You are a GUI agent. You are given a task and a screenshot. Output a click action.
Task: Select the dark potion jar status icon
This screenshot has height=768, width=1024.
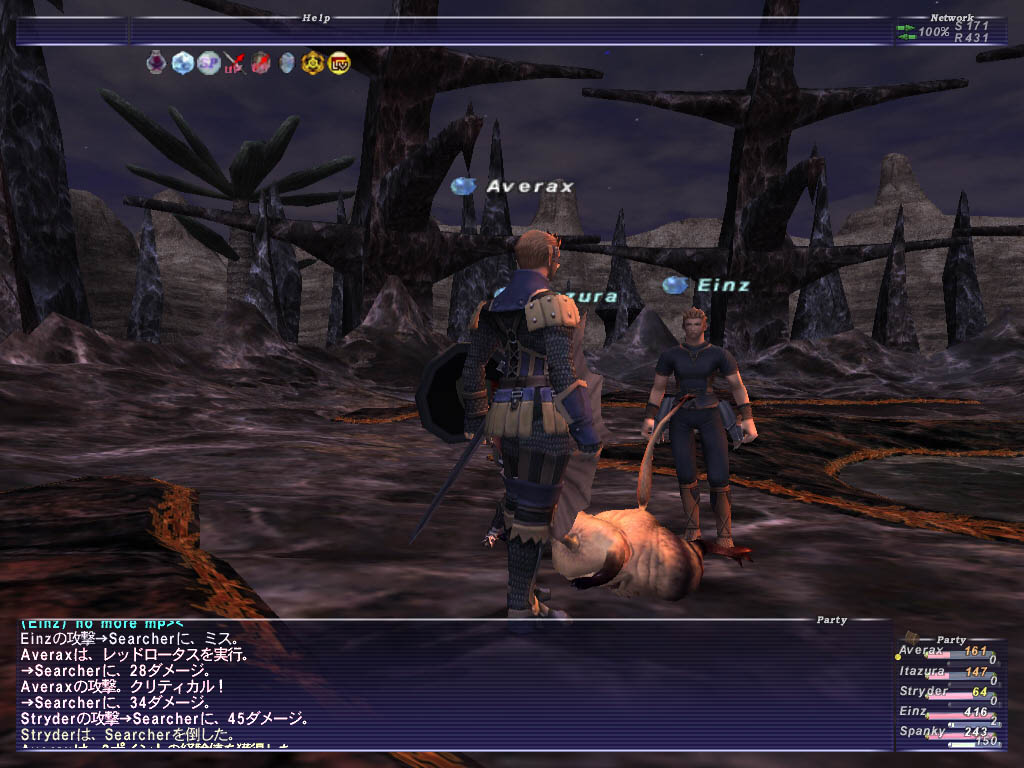click(156, 63)
